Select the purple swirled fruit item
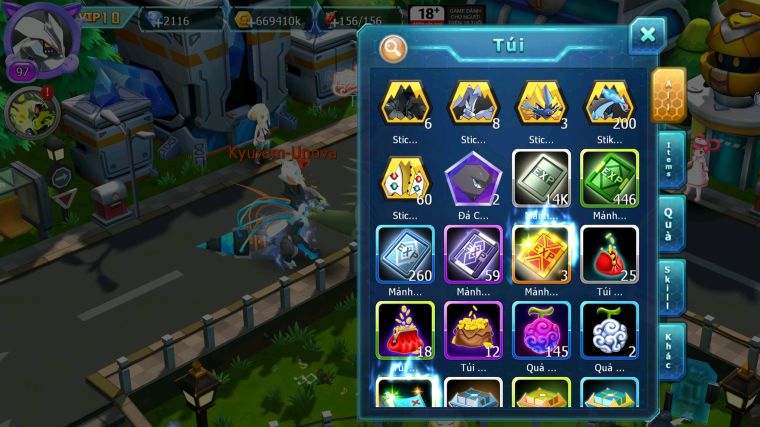The height and width of the screenshot is (427, 760). coord(541,329)
